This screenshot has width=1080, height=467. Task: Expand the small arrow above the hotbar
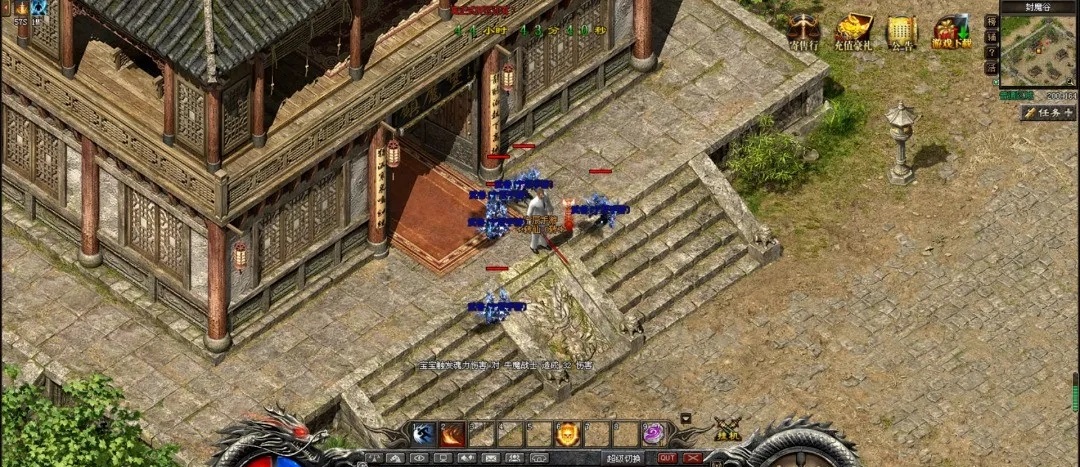(686, 417)
